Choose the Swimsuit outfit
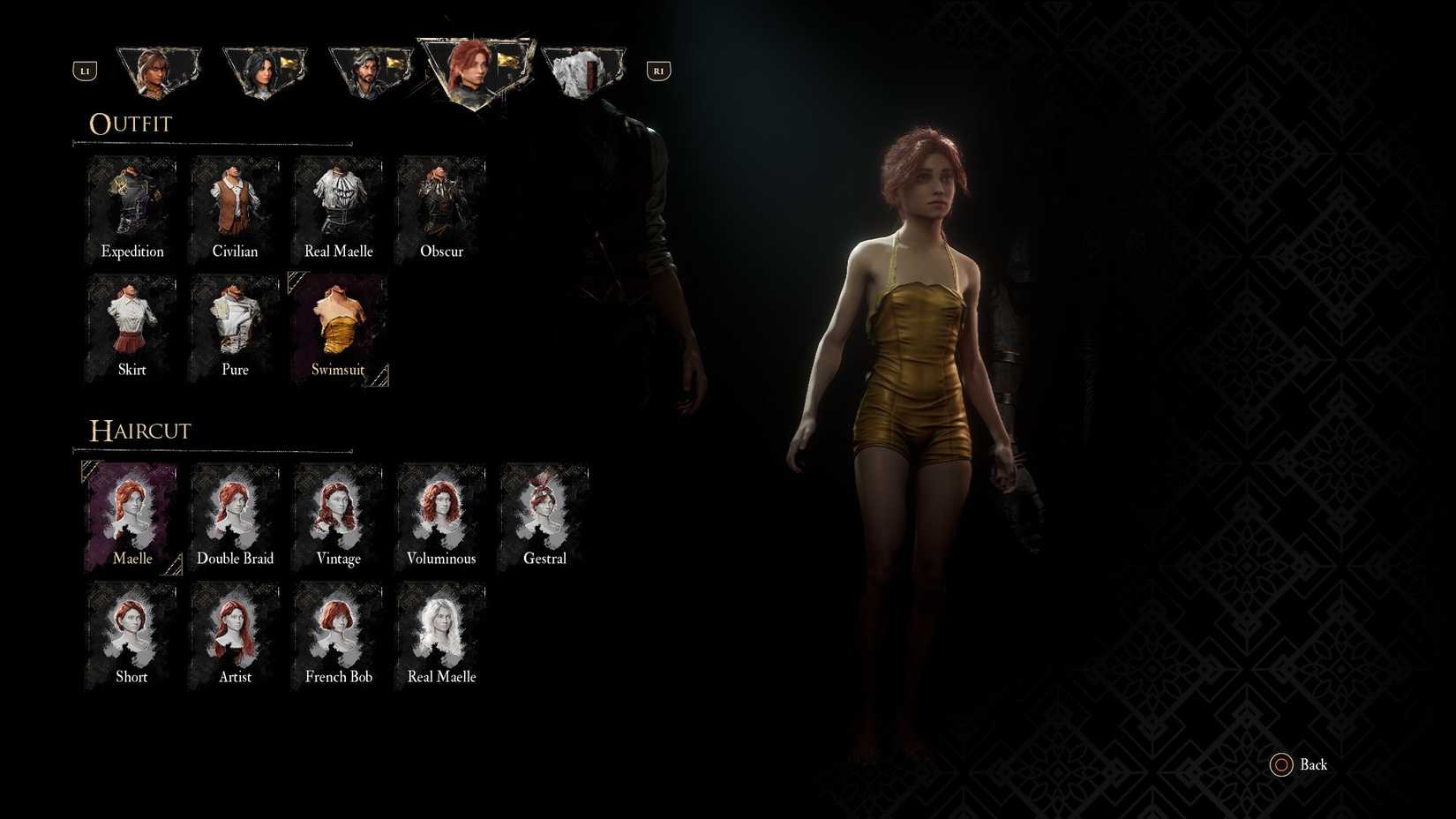1456x819 pixels. point(338,325)
